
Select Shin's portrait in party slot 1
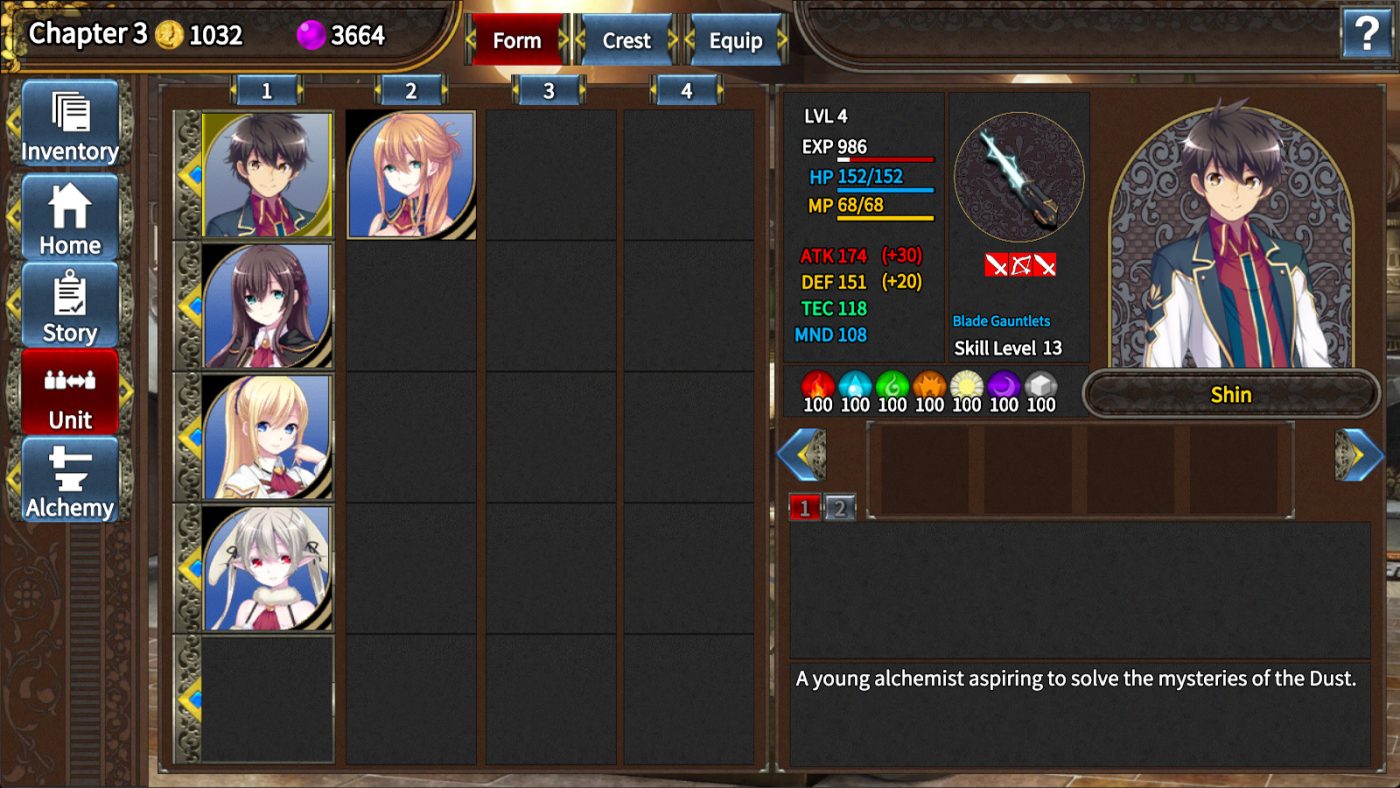266,172
